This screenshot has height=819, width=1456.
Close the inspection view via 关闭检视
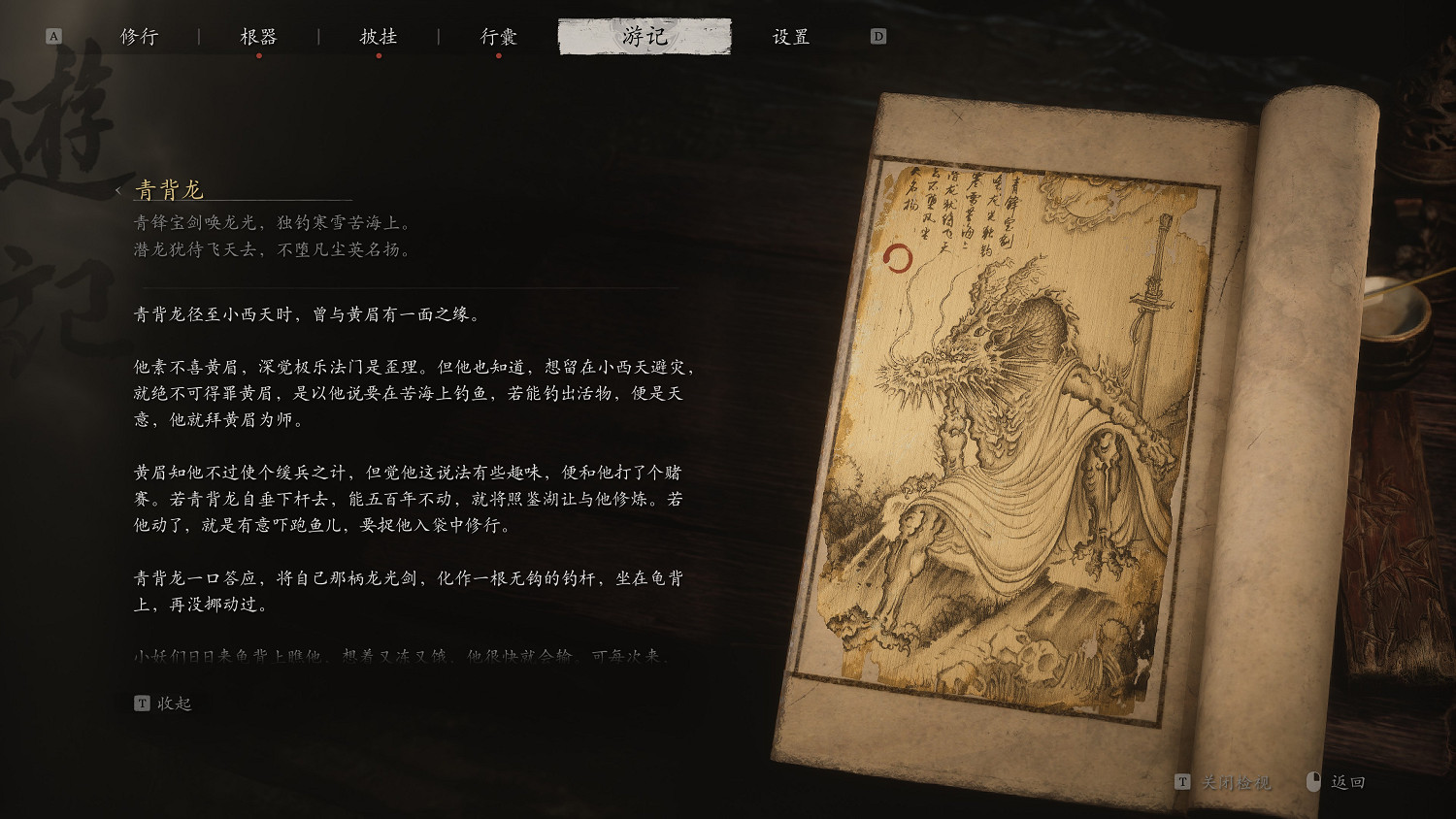point(1236,780)
